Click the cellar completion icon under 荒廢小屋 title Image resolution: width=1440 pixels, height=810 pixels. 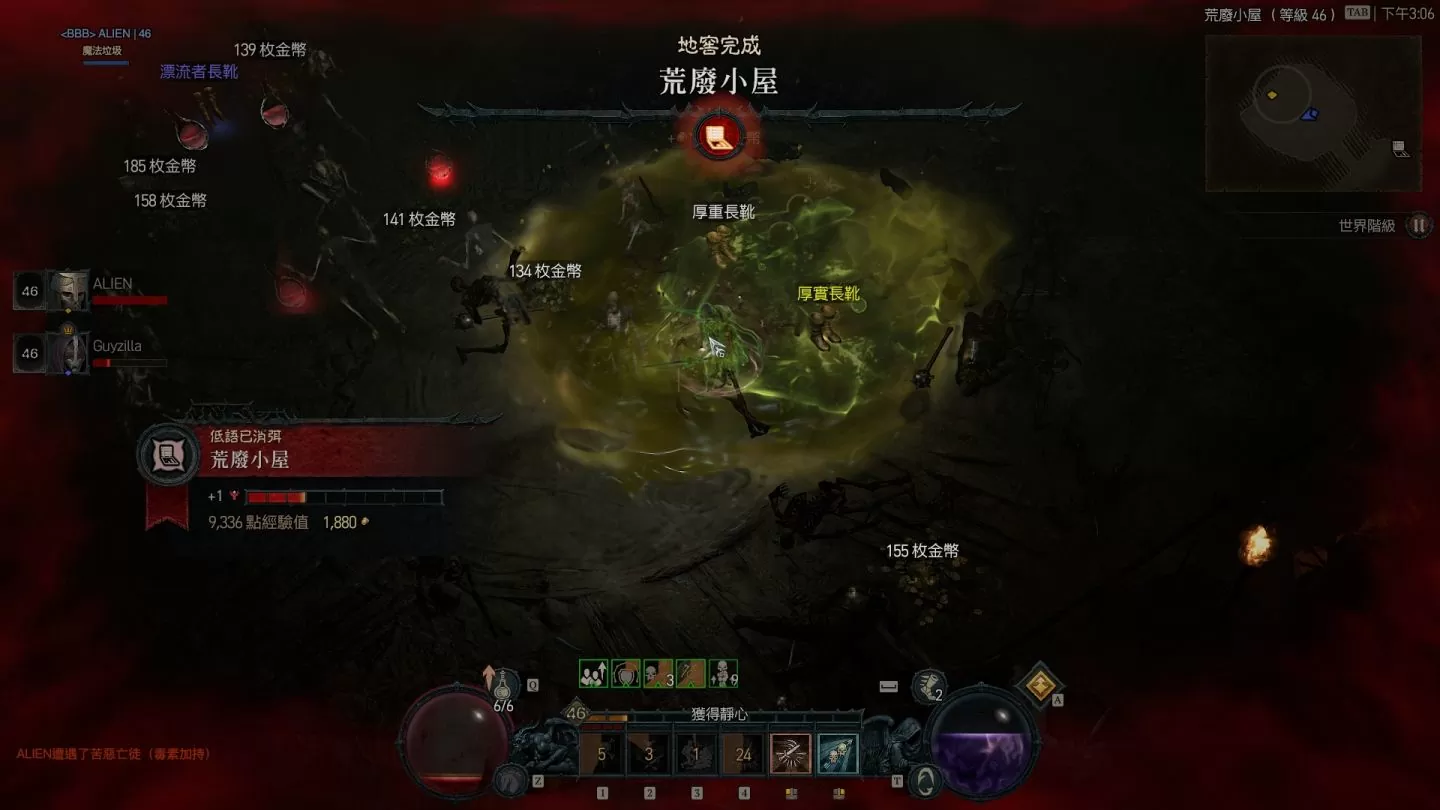719,137
